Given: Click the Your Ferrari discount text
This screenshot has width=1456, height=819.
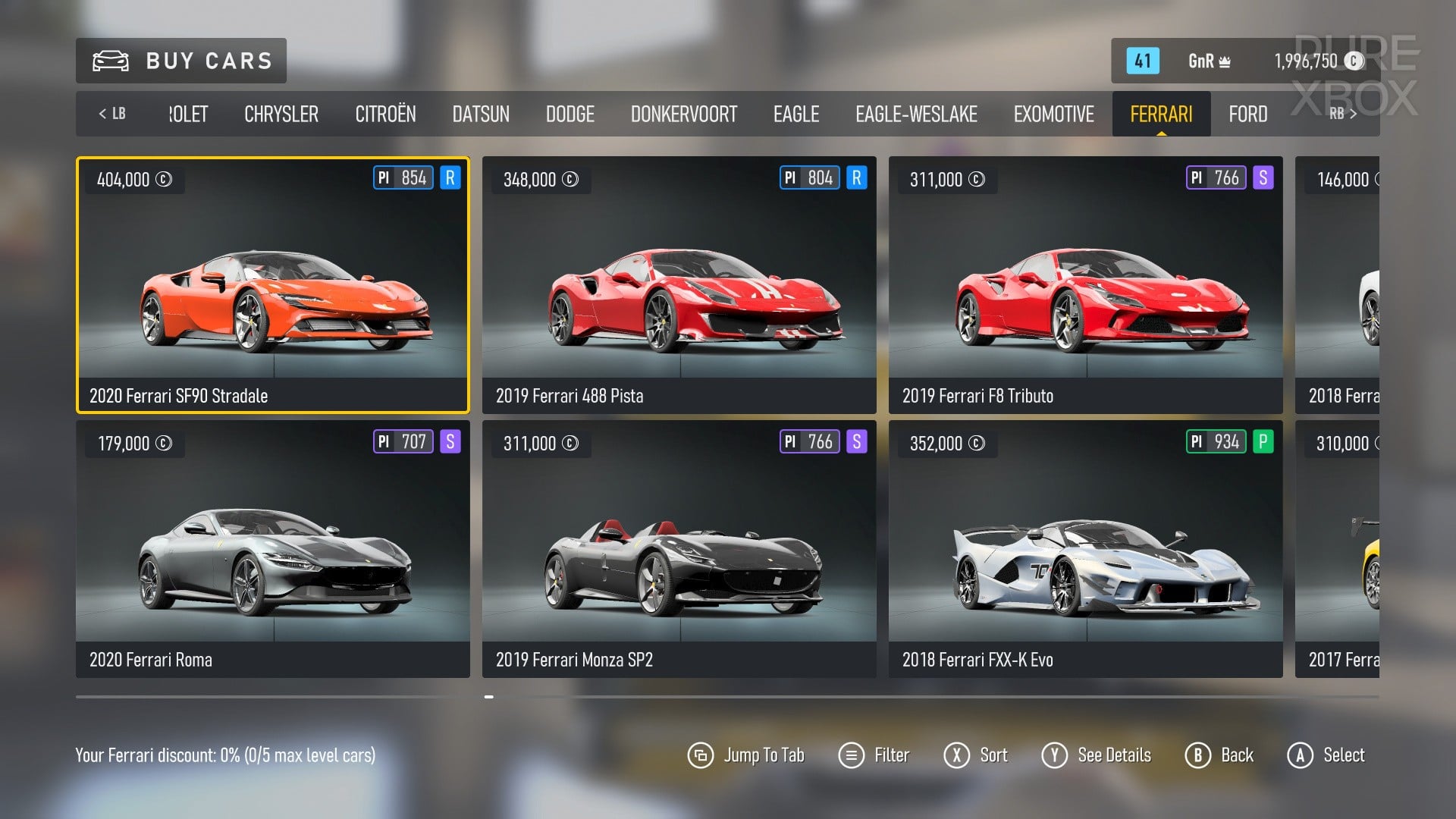Looking at the screenshot, I should [225, 755].
